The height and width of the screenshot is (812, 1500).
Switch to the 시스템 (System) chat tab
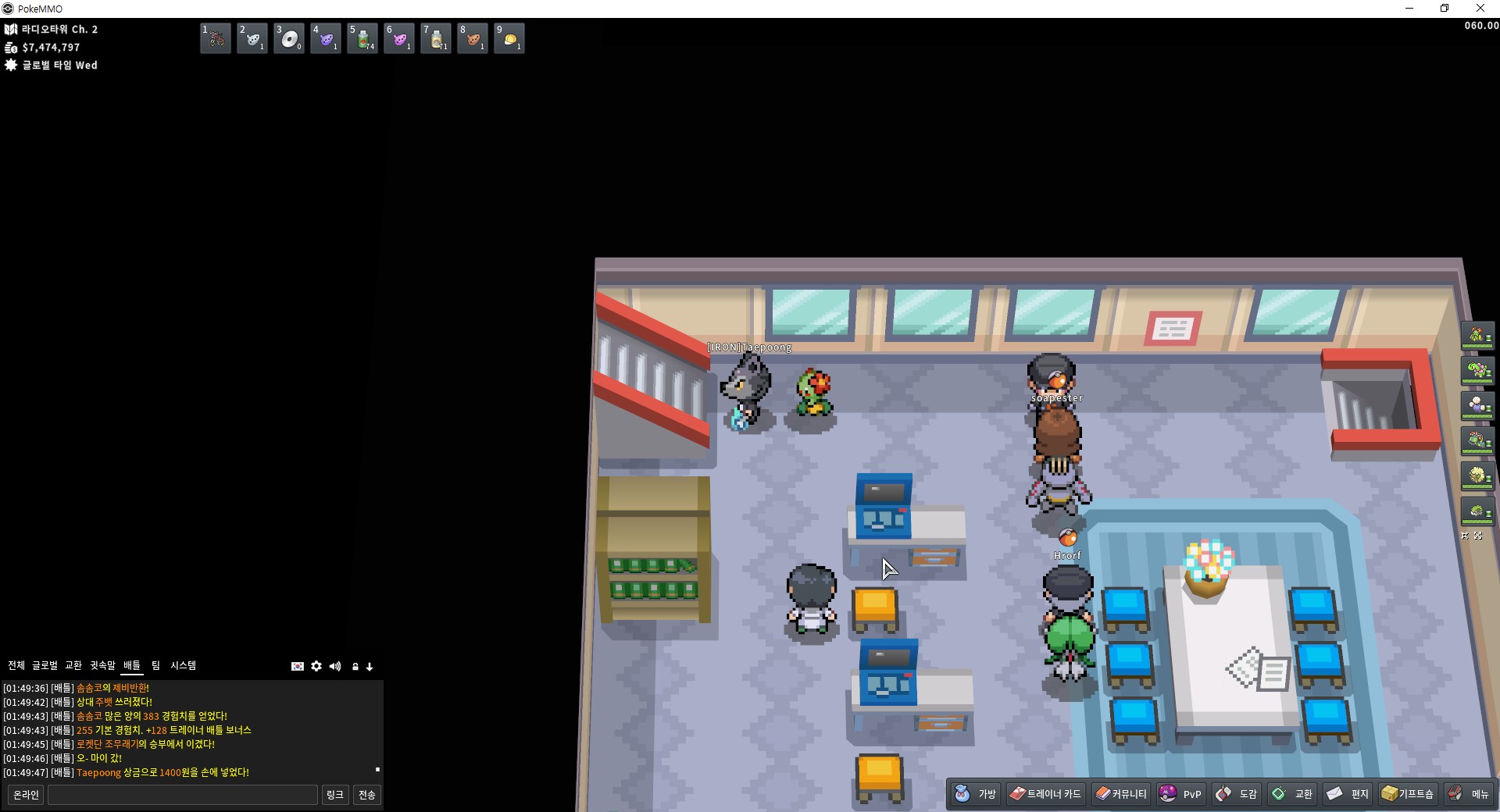(x=184, y=665)
